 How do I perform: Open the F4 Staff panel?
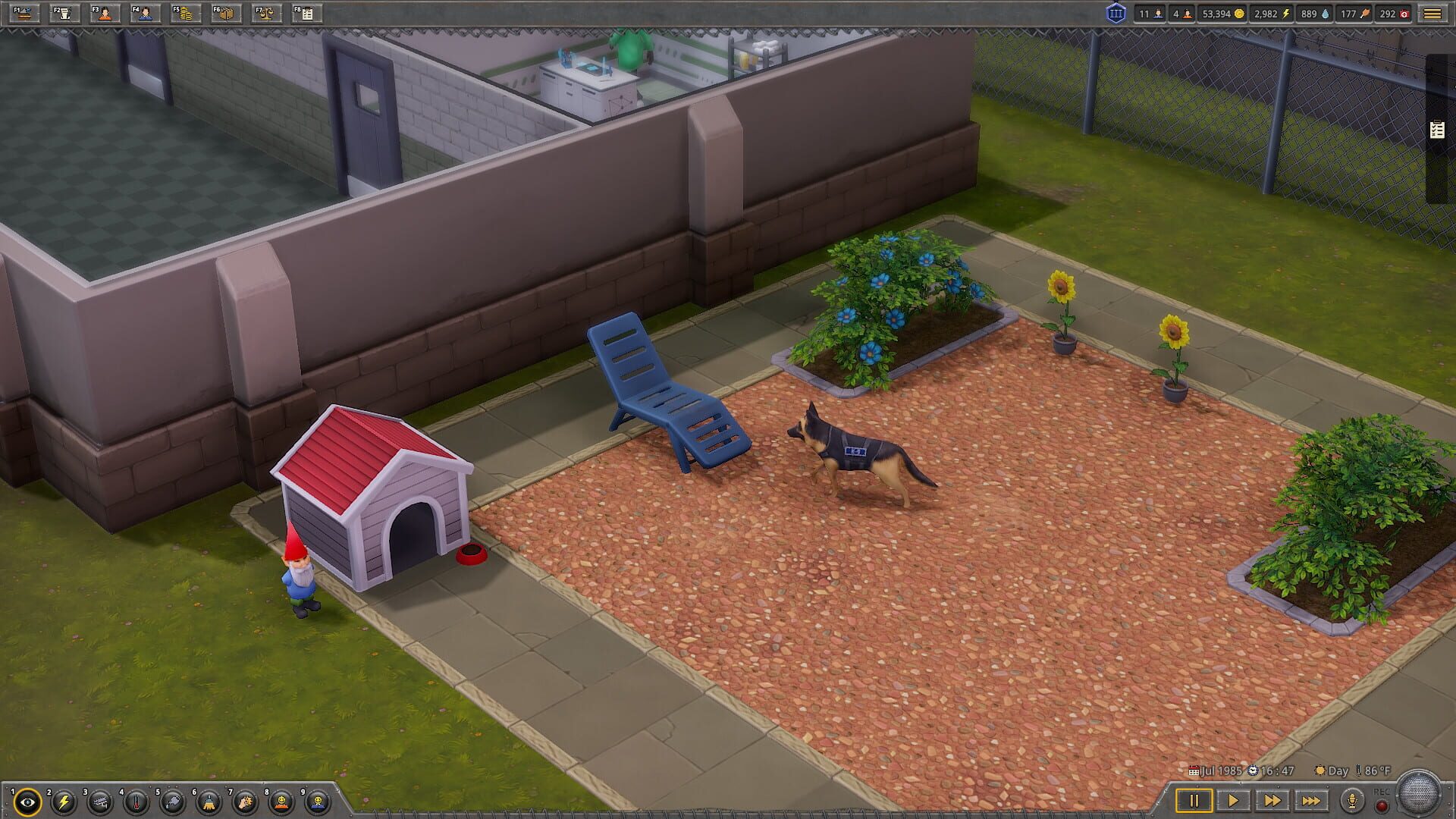(144, 14)
